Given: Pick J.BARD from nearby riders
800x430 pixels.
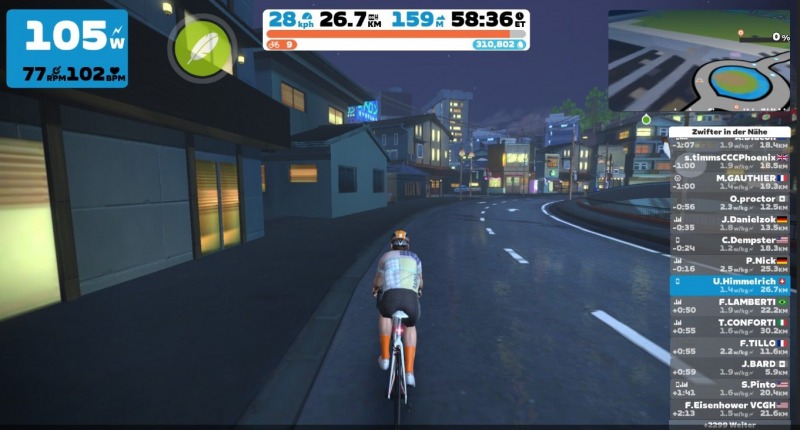Looking at the screenshot, I should 733,367.
